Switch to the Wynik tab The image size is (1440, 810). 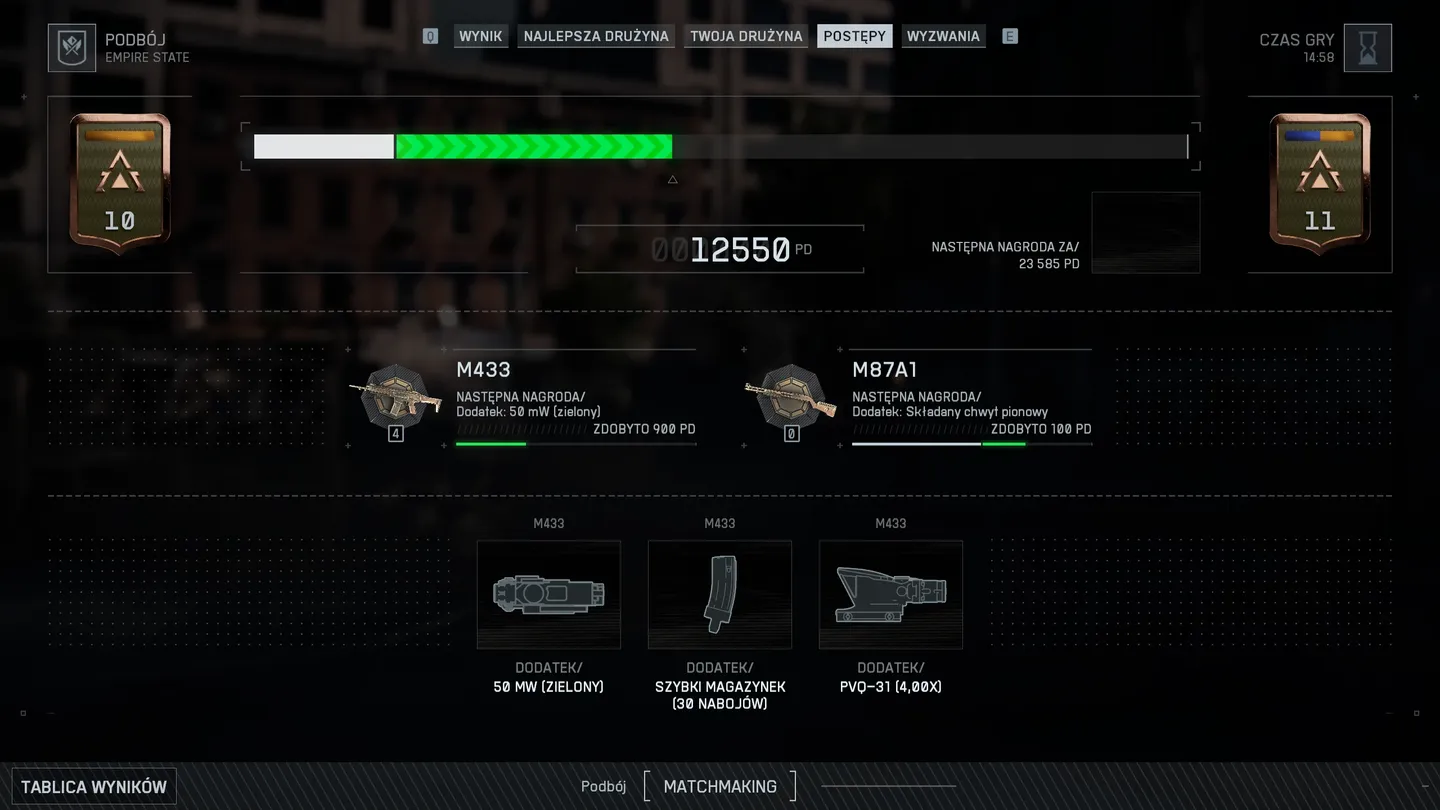480,36
